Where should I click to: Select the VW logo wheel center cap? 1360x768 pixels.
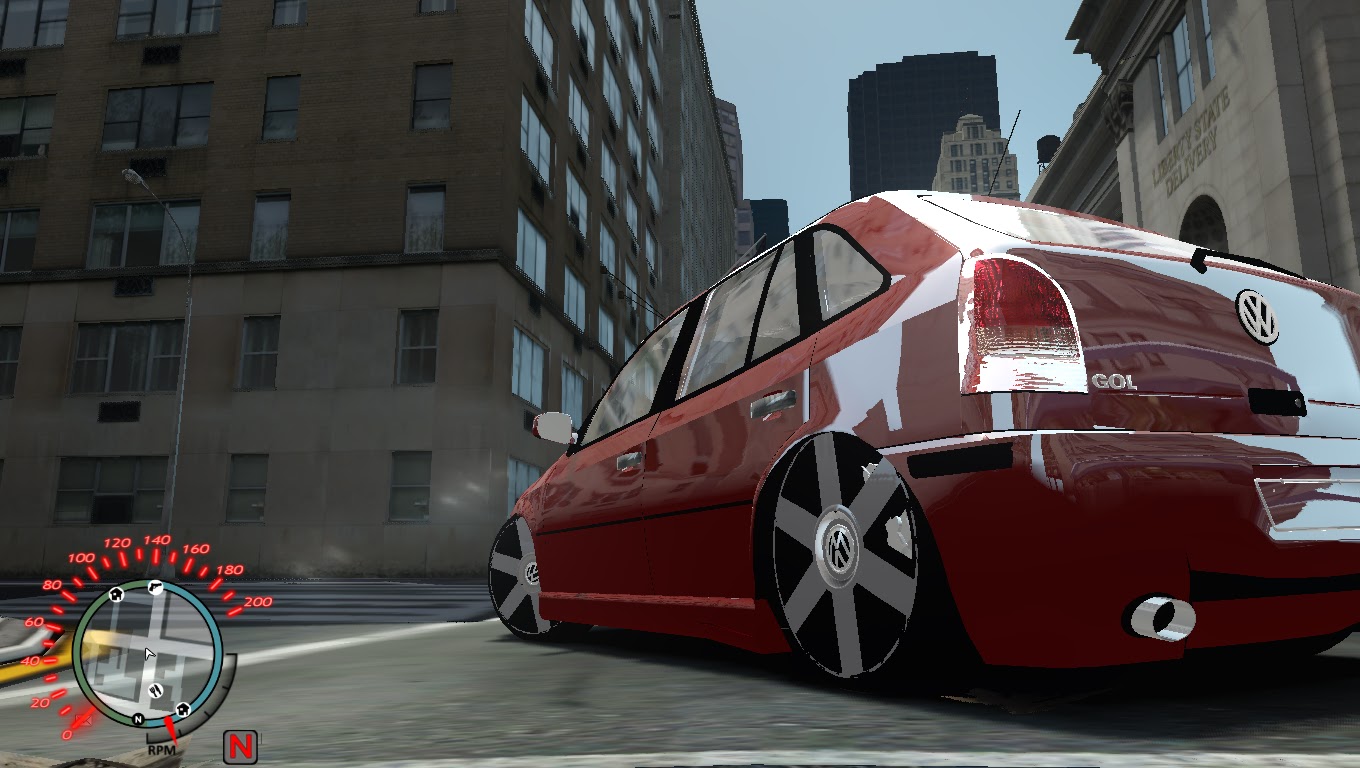coord(837,545)
